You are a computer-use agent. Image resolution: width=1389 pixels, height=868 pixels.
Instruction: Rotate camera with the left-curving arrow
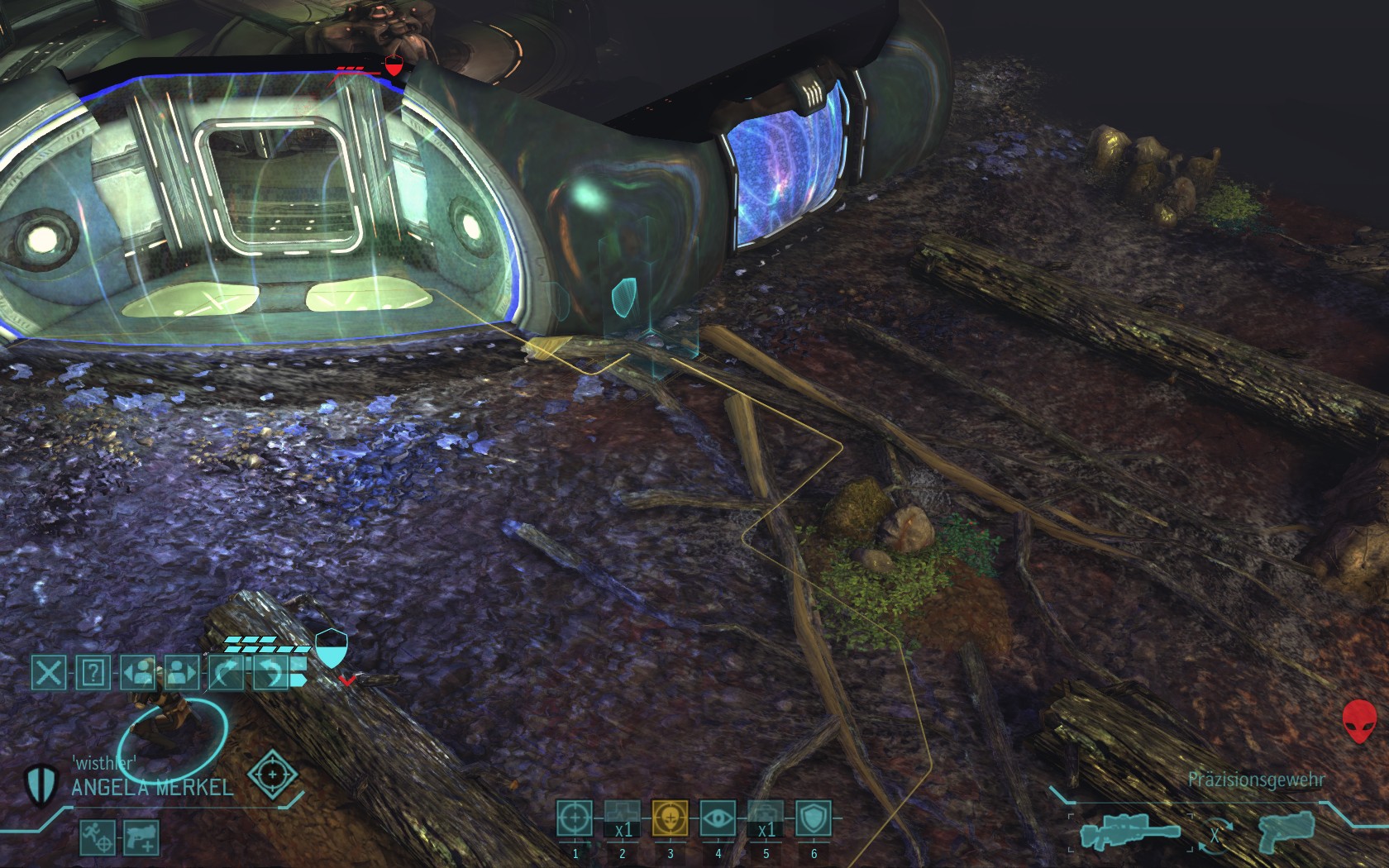tap(270, 673)
